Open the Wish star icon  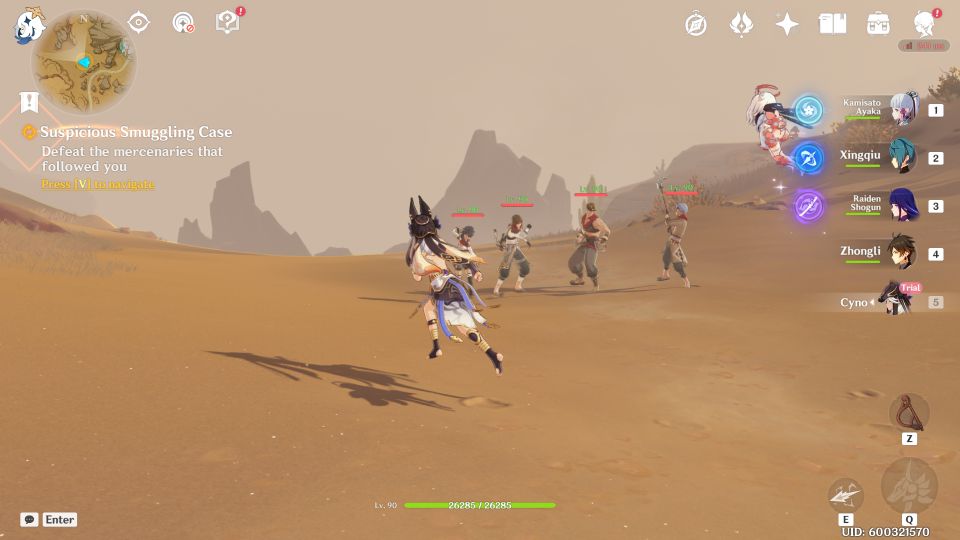click(787, 24)
